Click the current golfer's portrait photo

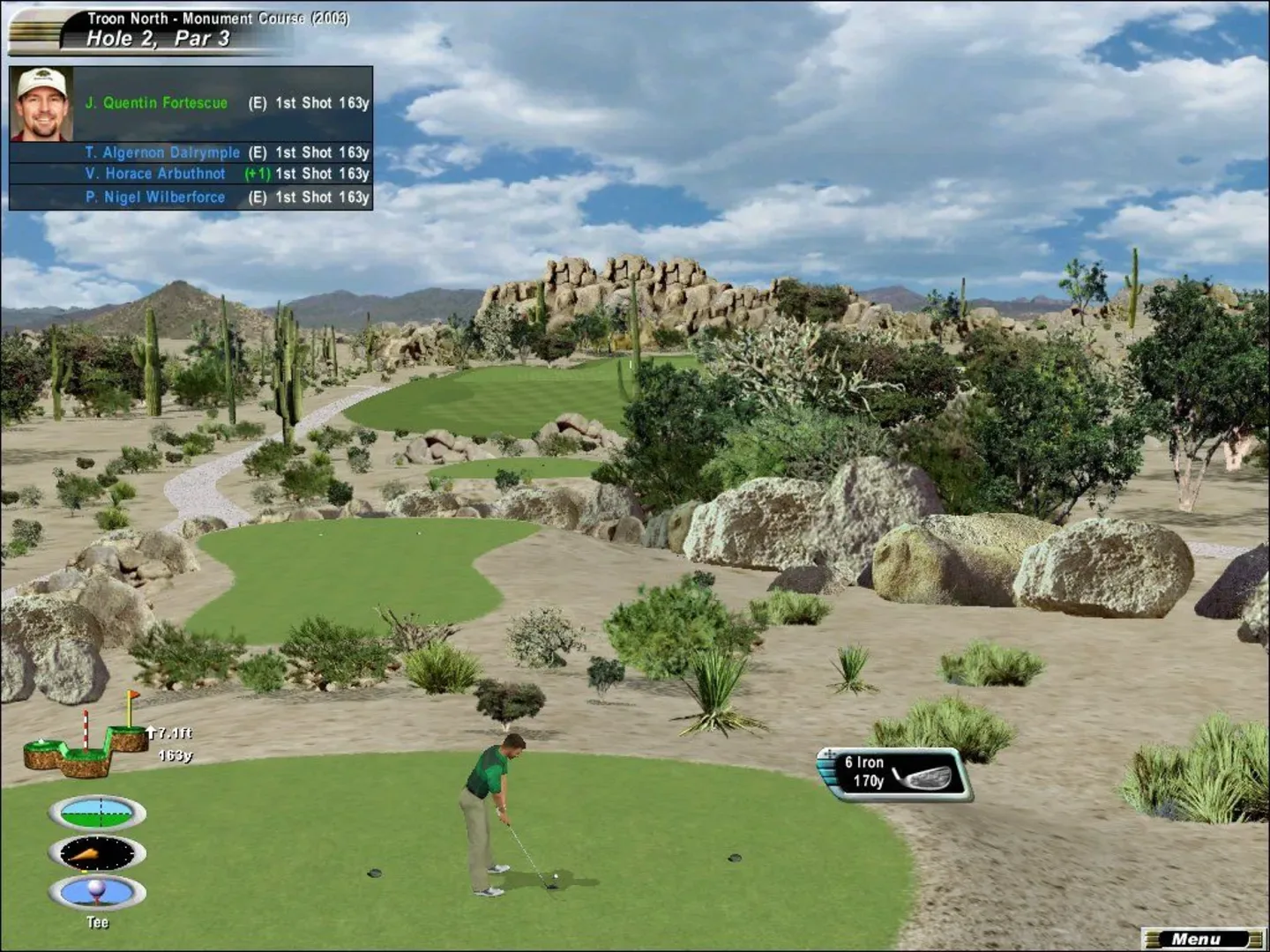pyautogui.click(x=41, y=104)
